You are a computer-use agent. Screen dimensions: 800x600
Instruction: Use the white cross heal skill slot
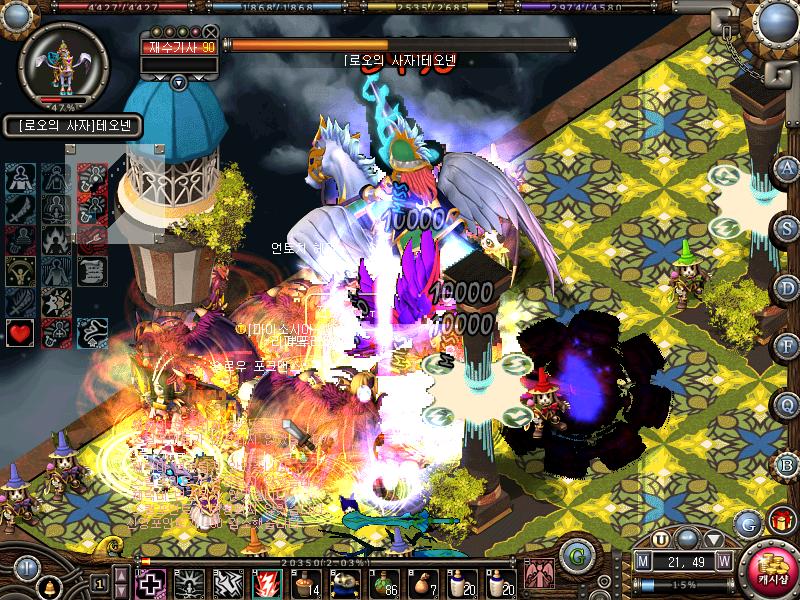150,582
